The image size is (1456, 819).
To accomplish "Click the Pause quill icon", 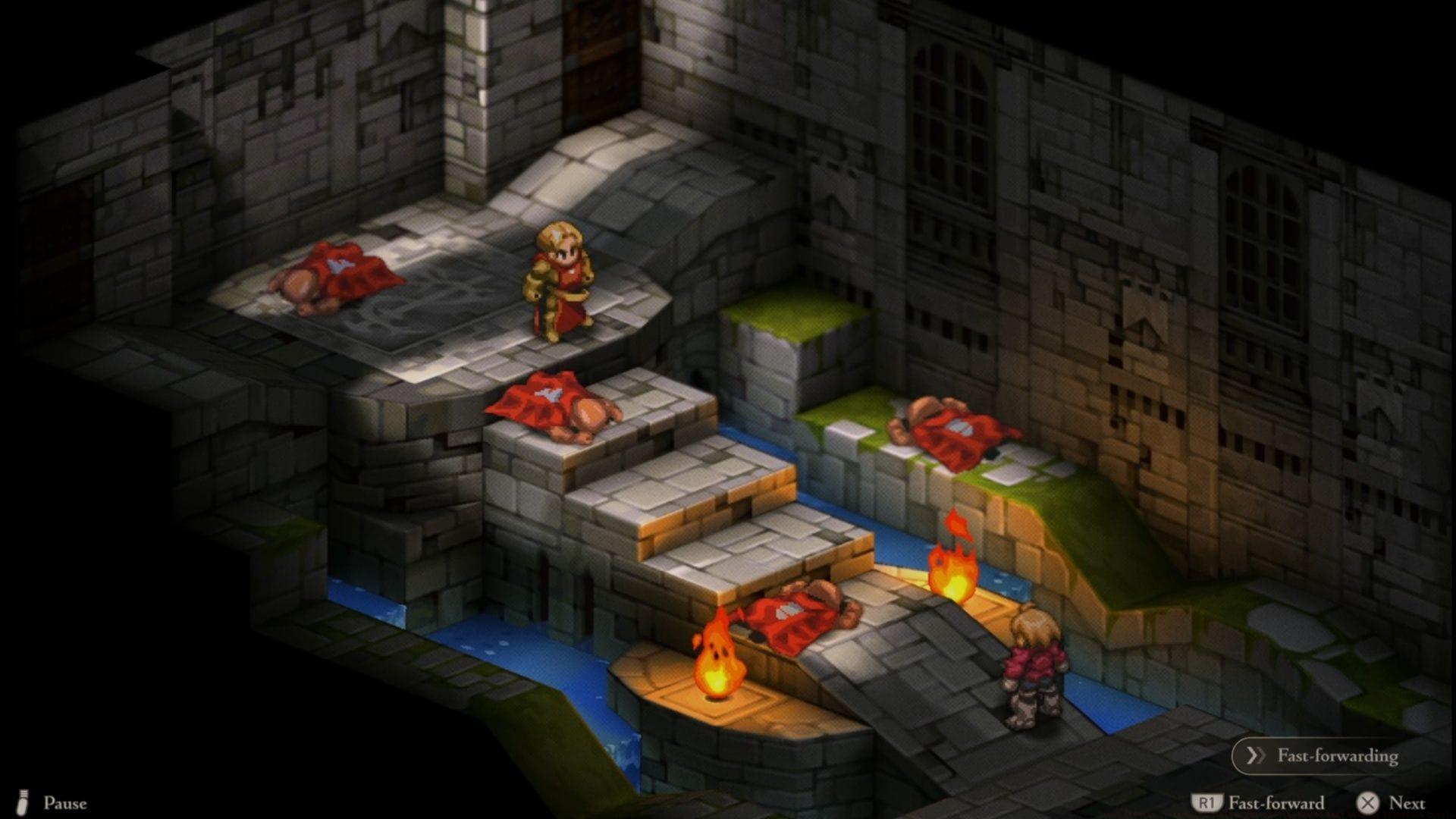I will click(x=23, y=802).
